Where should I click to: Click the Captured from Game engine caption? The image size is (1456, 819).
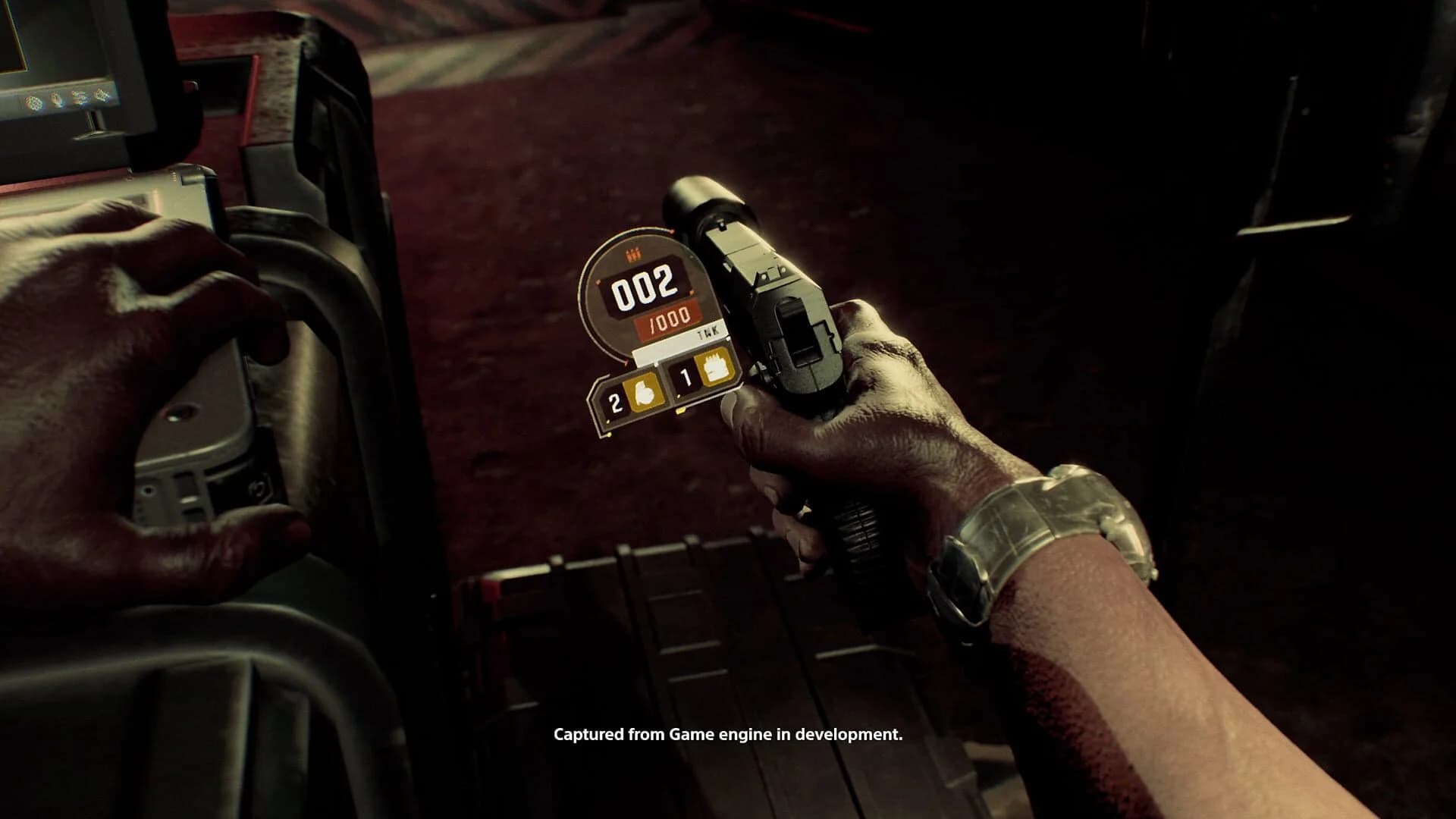tap(728, 734)
